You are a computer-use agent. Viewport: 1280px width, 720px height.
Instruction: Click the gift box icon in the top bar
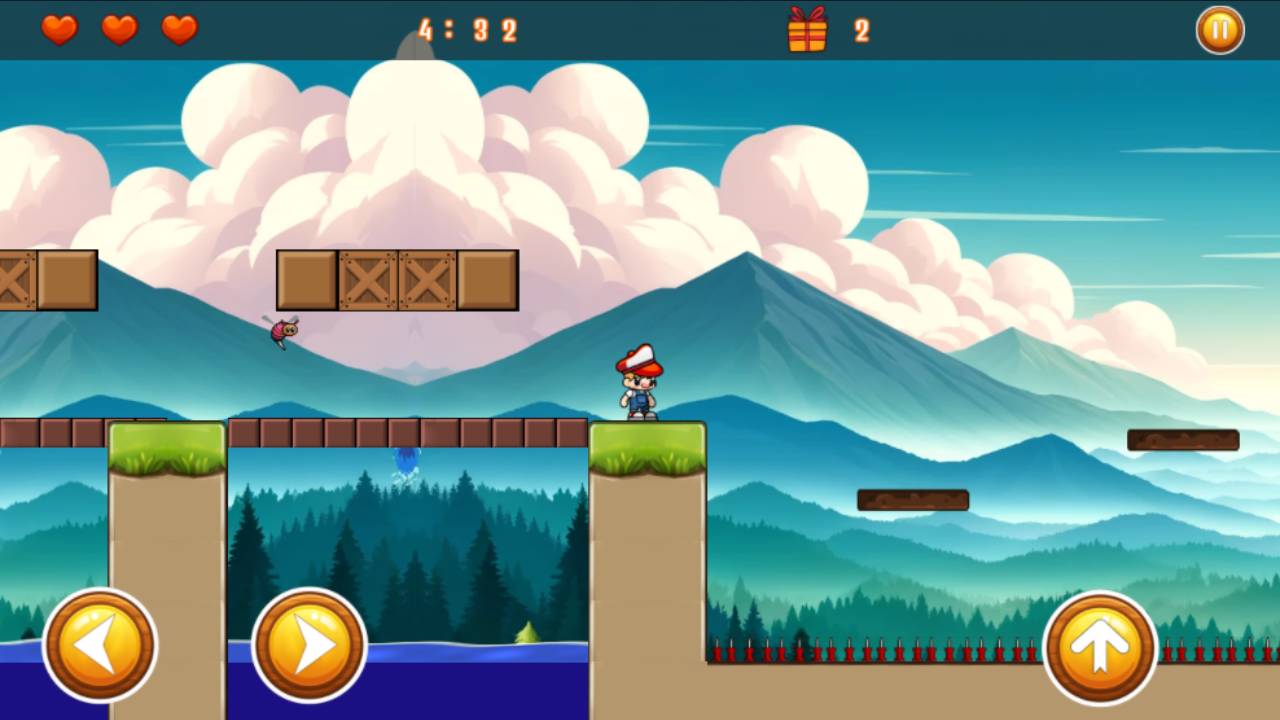click(808, 31)
